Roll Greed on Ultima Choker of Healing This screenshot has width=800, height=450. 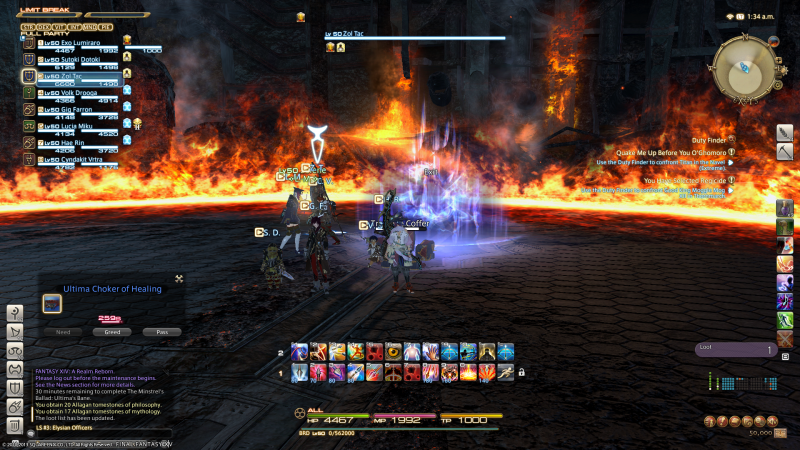click(113, 332)
